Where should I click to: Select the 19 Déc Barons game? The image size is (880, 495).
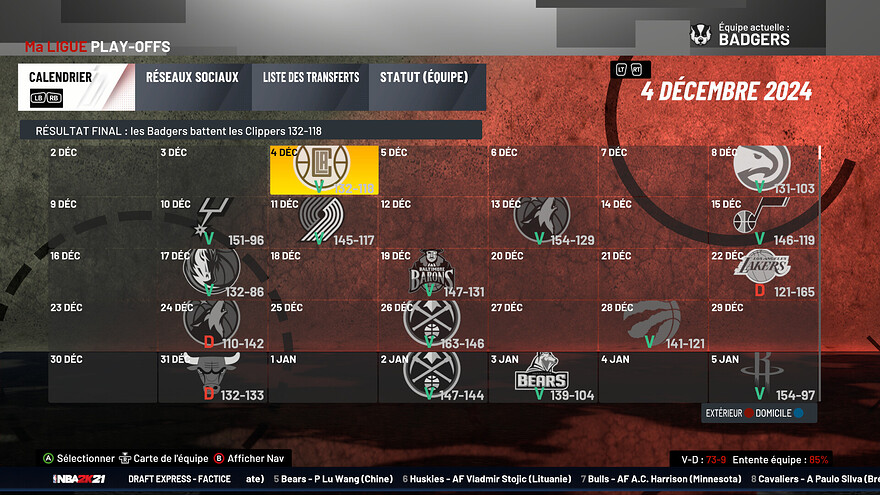(432, 273)
